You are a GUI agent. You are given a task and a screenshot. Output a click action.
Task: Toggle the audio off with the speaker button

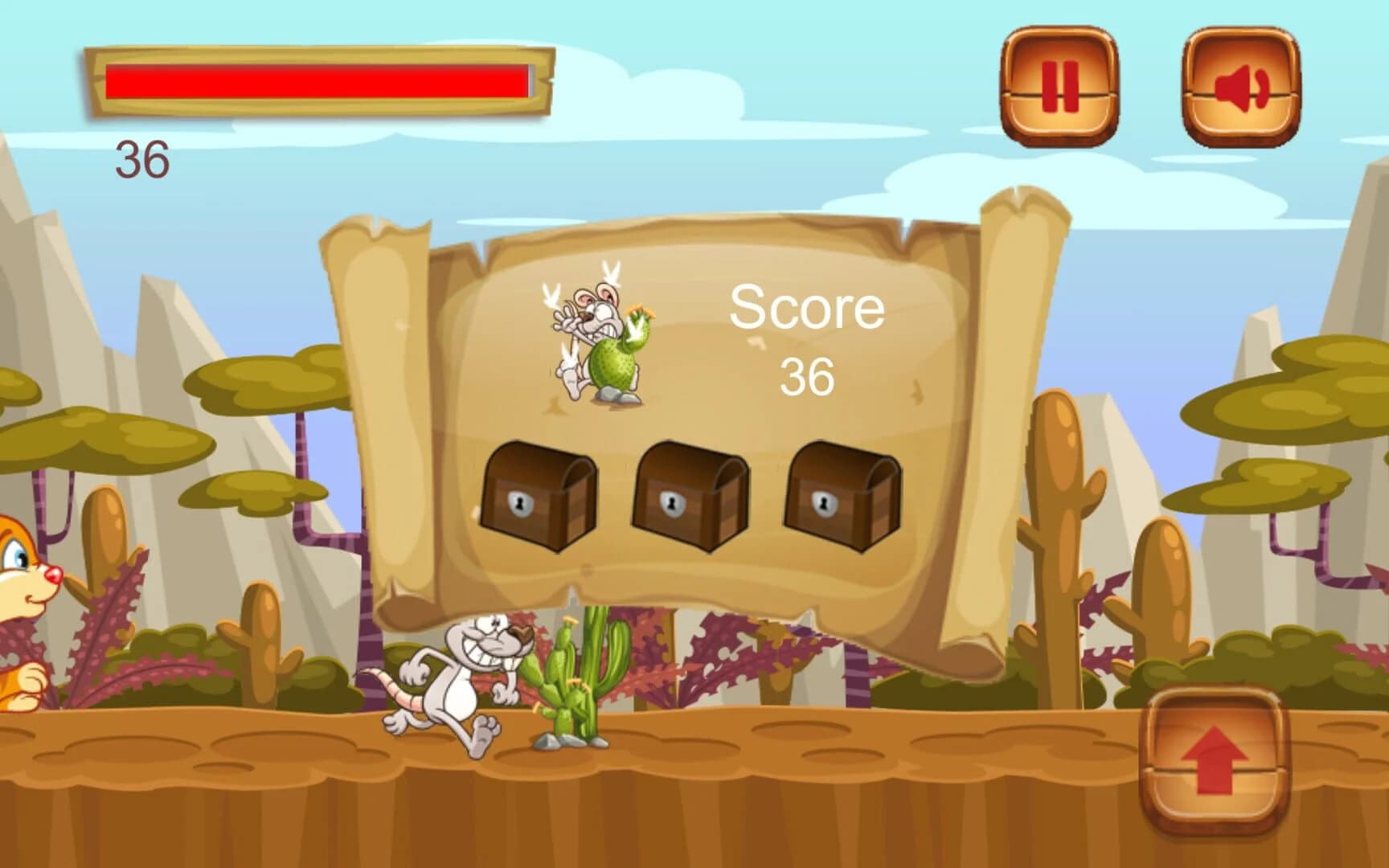(1244, 87)
